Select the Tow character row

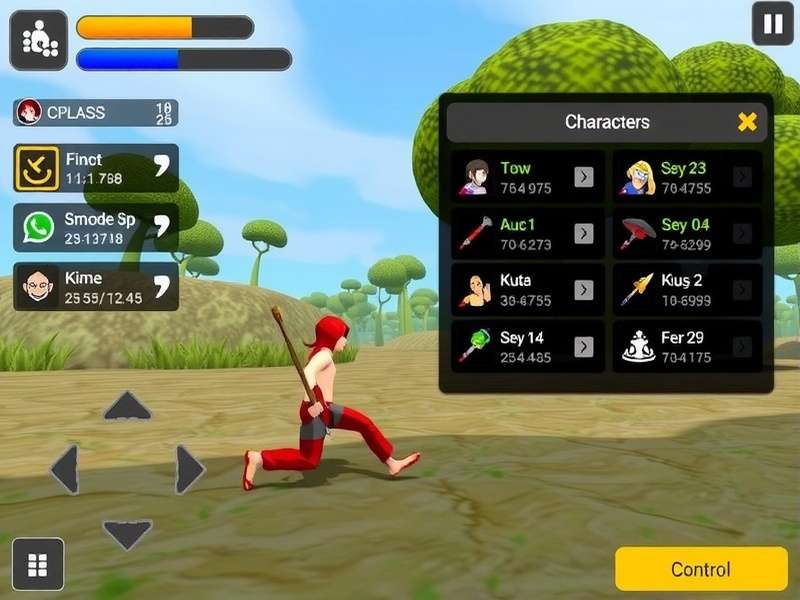tap(527, 177)
